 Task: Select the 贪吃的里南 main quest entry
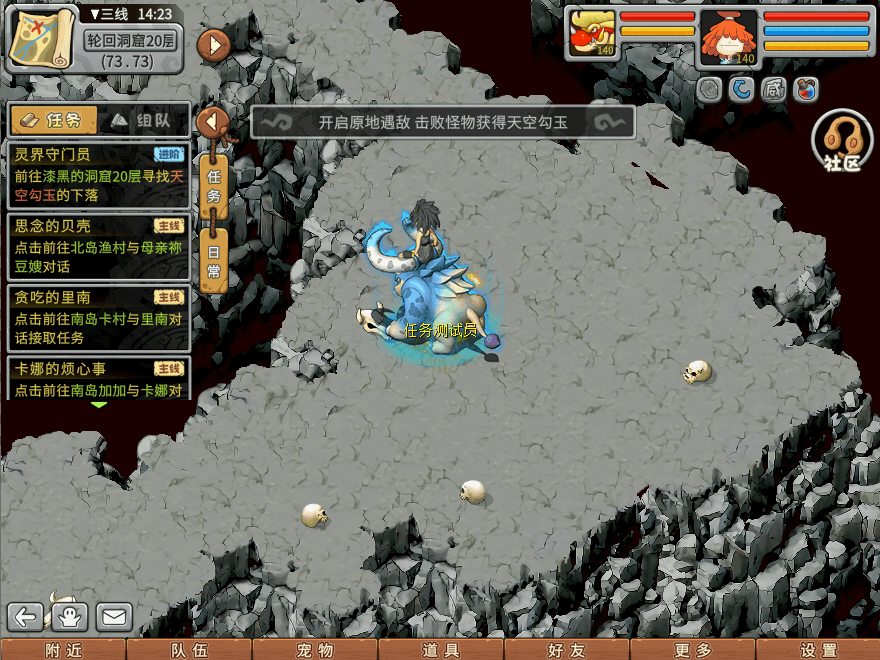[98, 317]
